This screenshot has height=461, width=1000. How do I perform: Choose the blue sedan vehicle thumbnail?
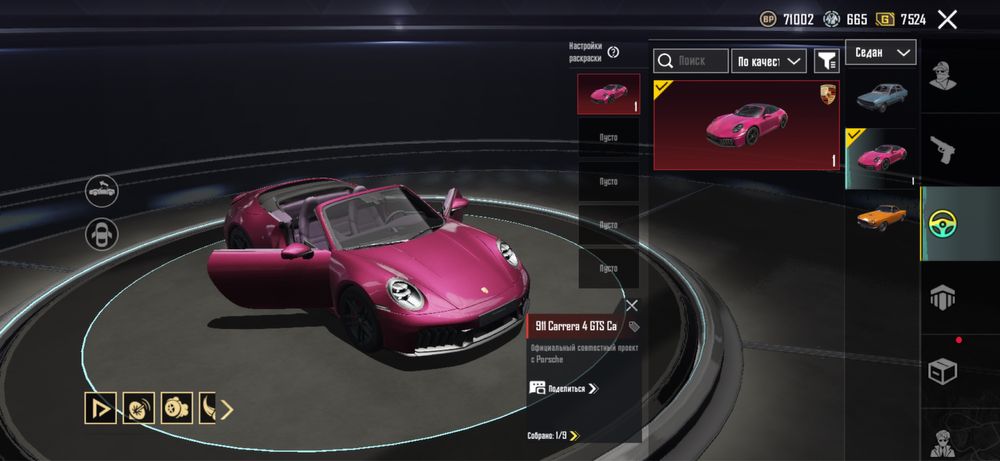pyautogui.click(x=881, y=96)
